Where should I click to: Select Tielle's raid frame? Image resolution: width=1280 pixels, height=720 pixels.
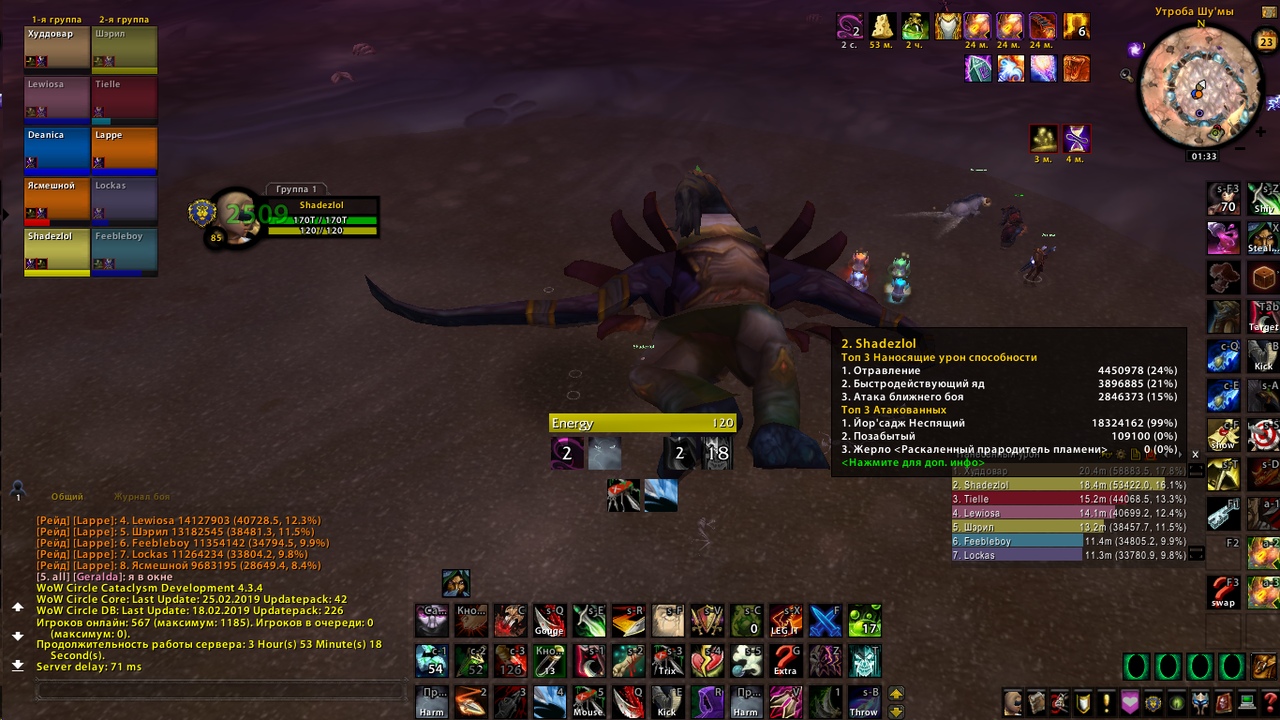(124, 98)
